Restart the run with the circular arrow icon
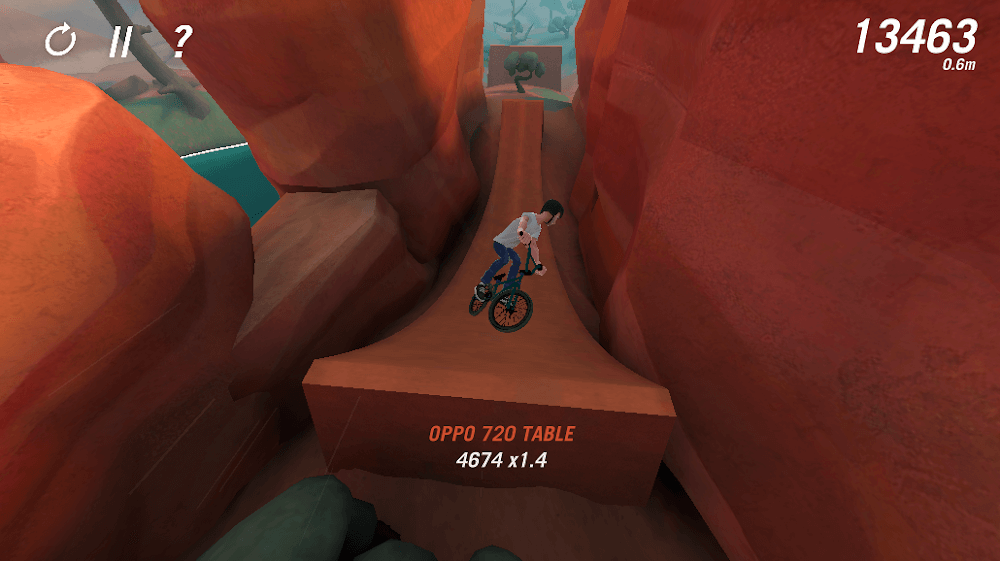The image size is (1000, 561). point(60,41)
